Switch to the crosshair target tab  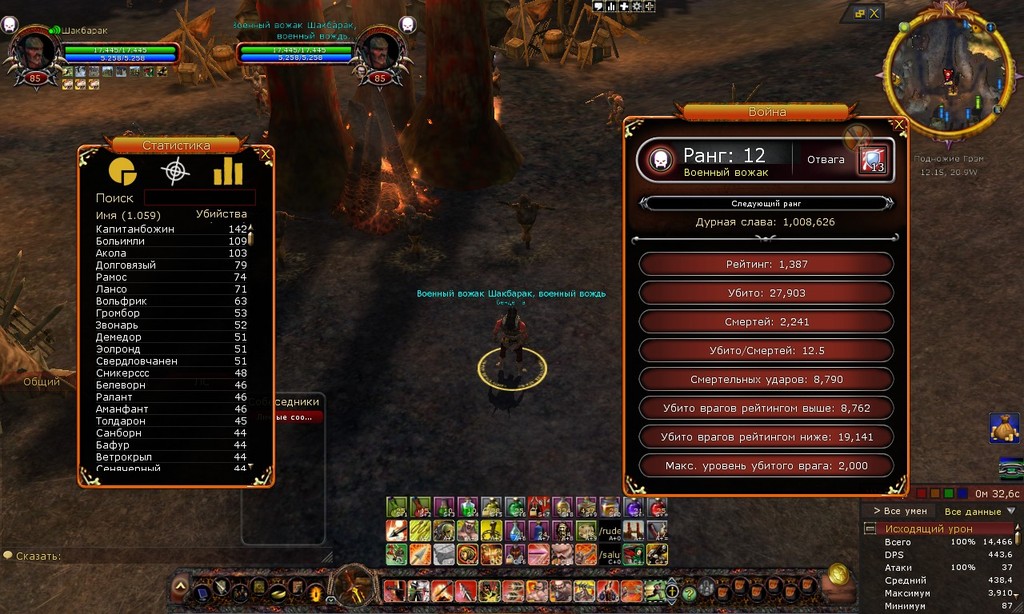tap(175, 171)
